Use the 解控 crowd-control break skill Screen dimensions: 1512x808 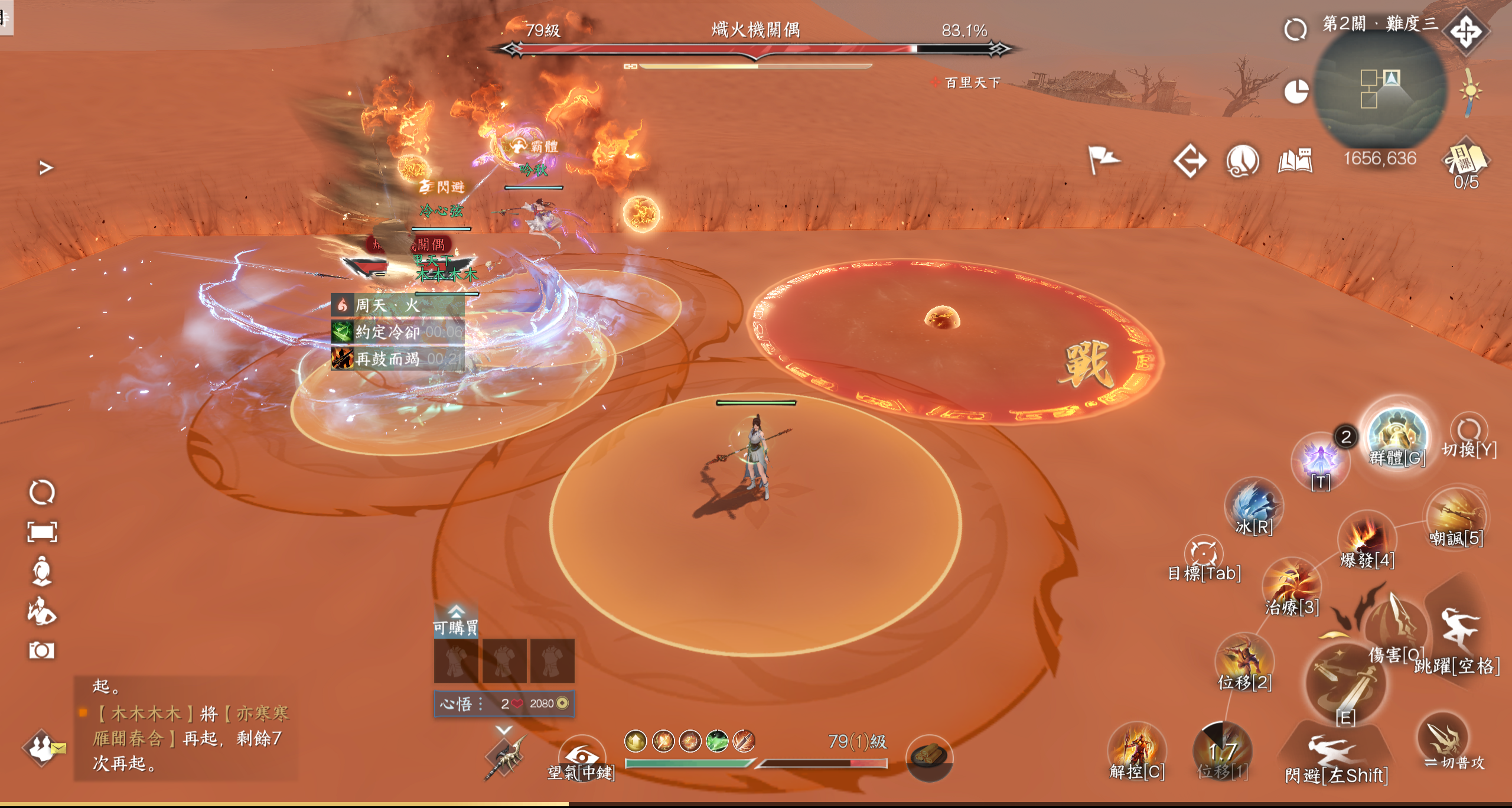(1136, 749)
